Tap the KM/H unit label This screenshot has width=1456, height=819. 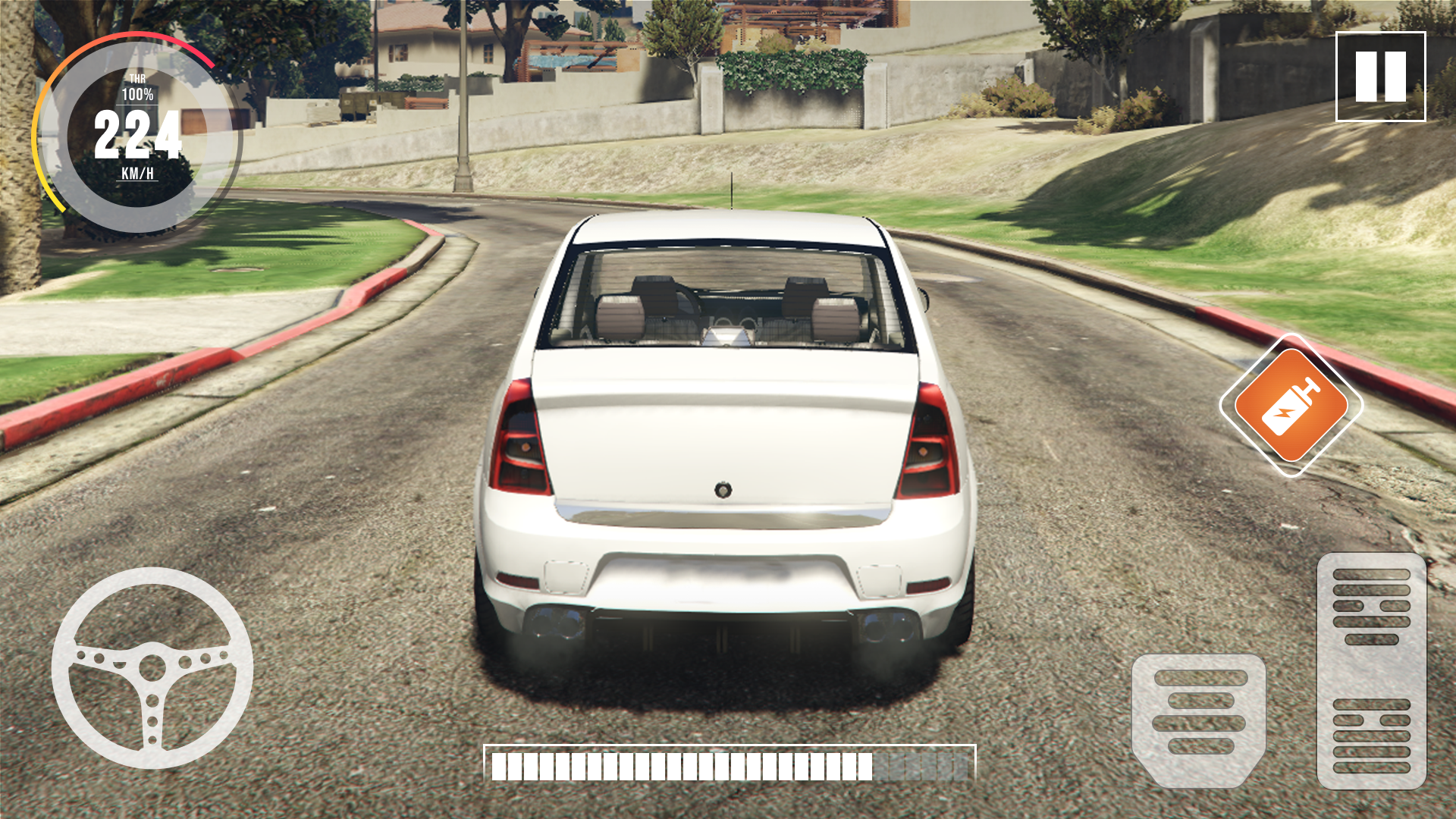click(x=136, y=175)
